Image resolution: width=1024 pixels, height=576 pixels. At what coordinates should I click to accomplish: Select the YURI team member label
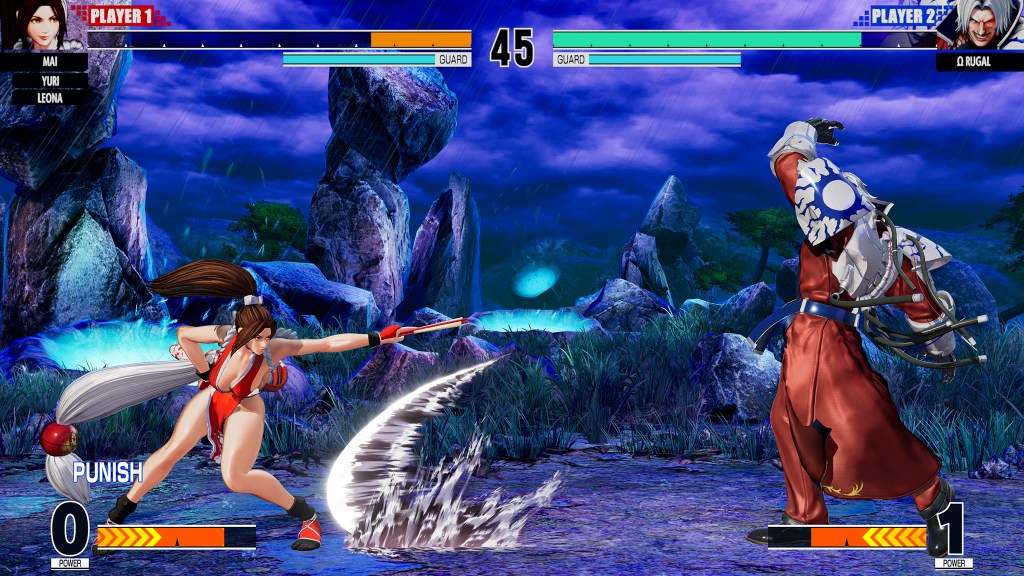coord(49,80)
